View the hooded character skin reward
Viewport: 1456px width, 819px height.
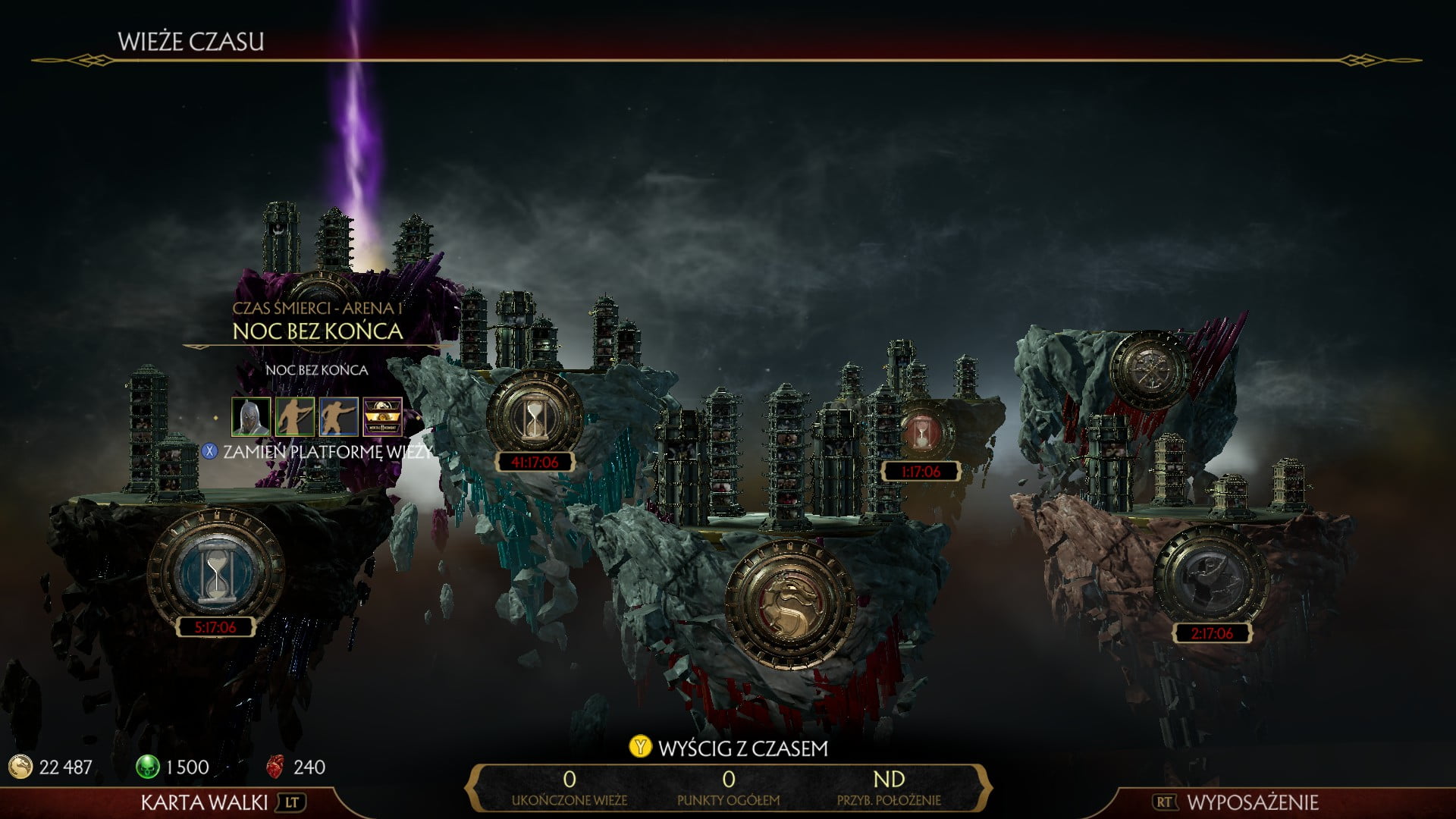click(x=251, y=416)
